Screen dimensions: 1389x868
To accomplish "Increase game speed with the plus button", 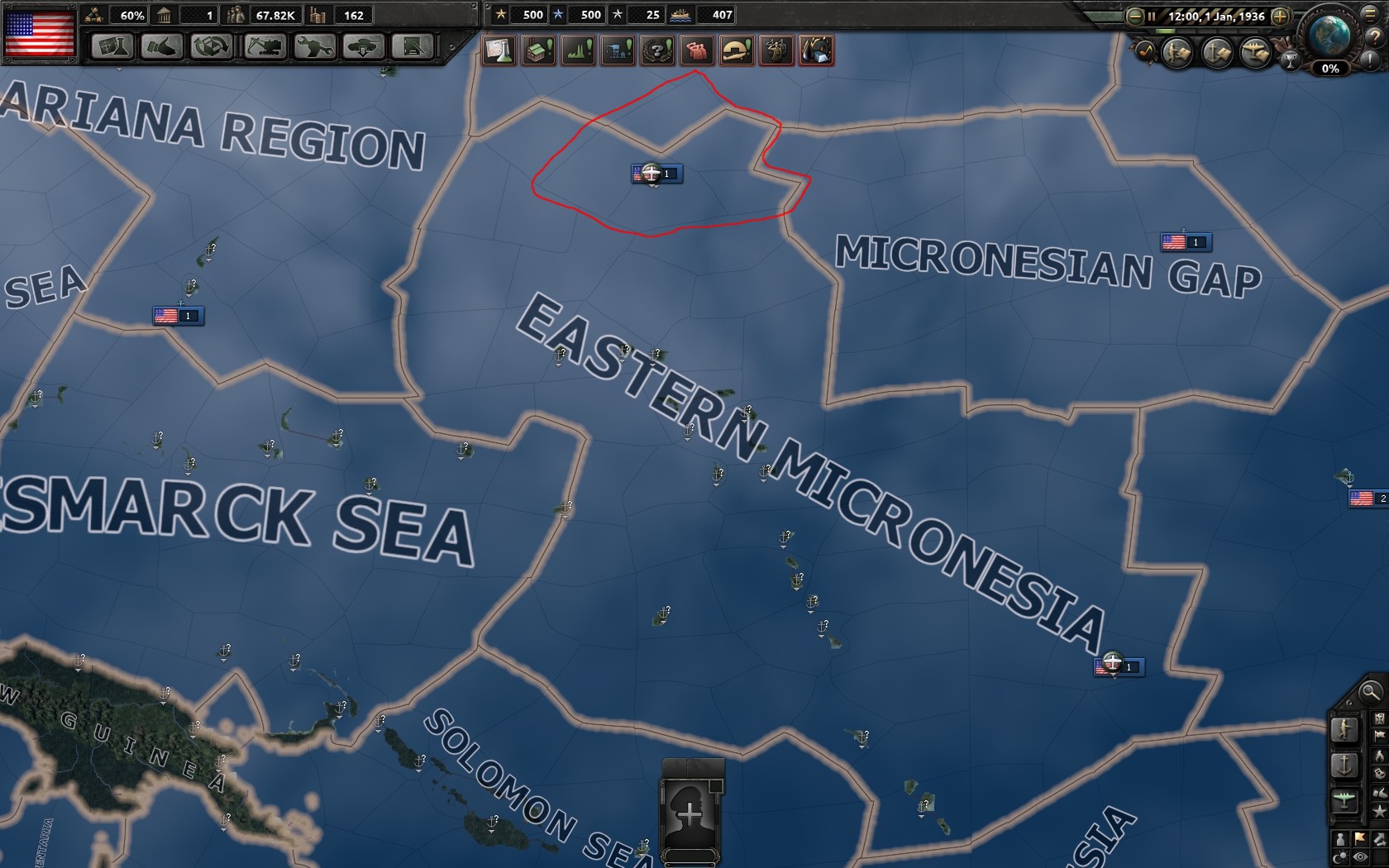I will coord(1281,16).
